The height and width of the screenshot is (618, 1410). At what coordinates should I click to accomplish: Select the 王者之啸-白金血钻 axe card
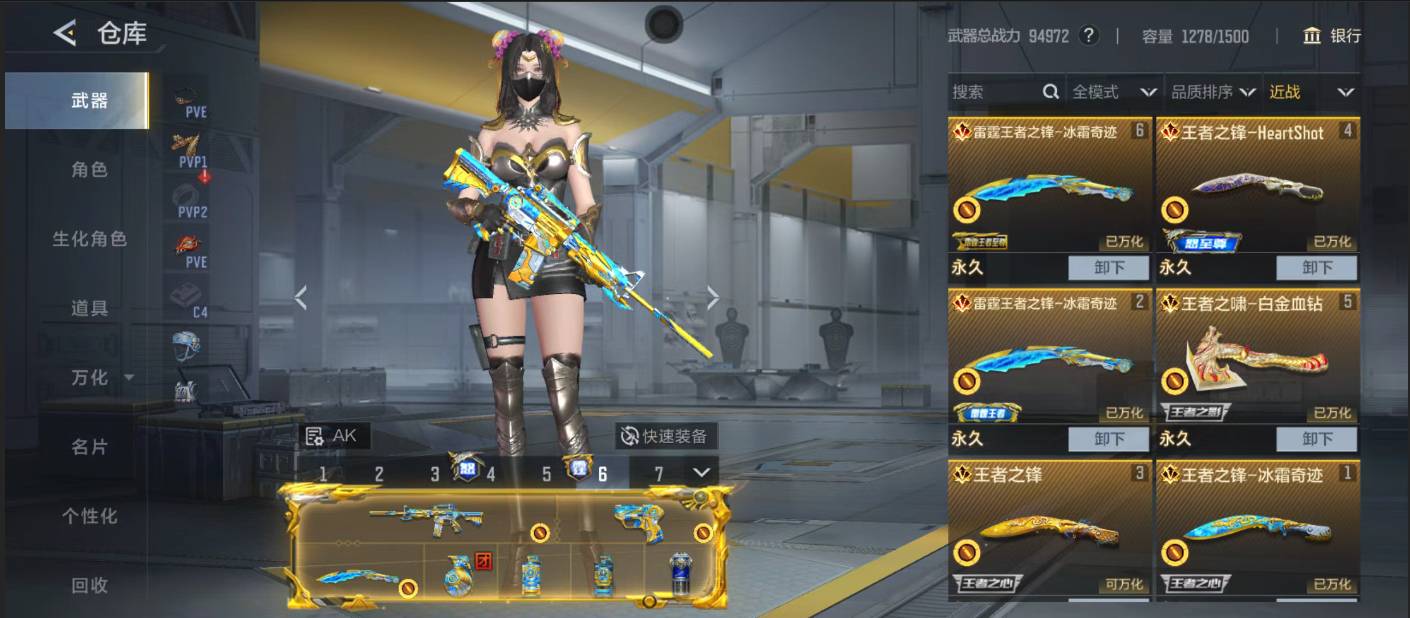click(x=1257, y=355)
